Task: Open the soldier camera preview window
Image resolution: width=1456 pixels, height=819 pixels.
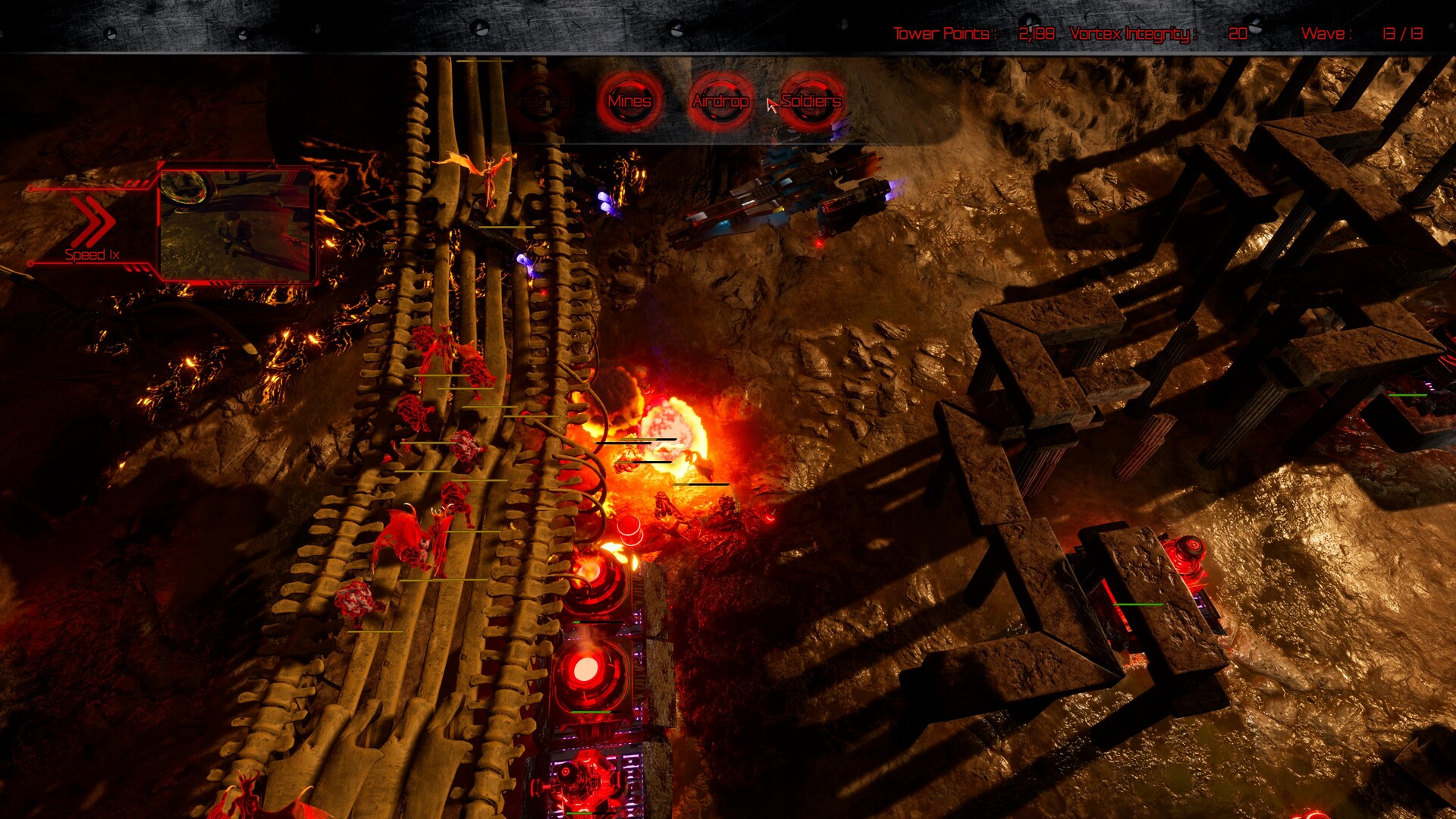Action: [x=236, y=224]
